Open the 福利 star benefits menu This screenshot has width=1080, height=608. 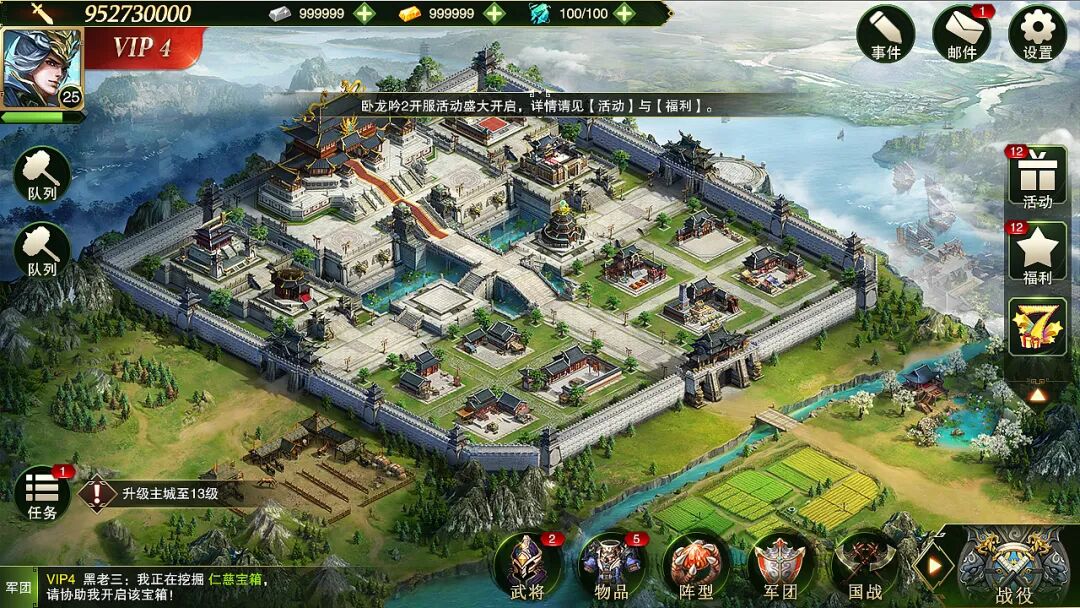1037,254
